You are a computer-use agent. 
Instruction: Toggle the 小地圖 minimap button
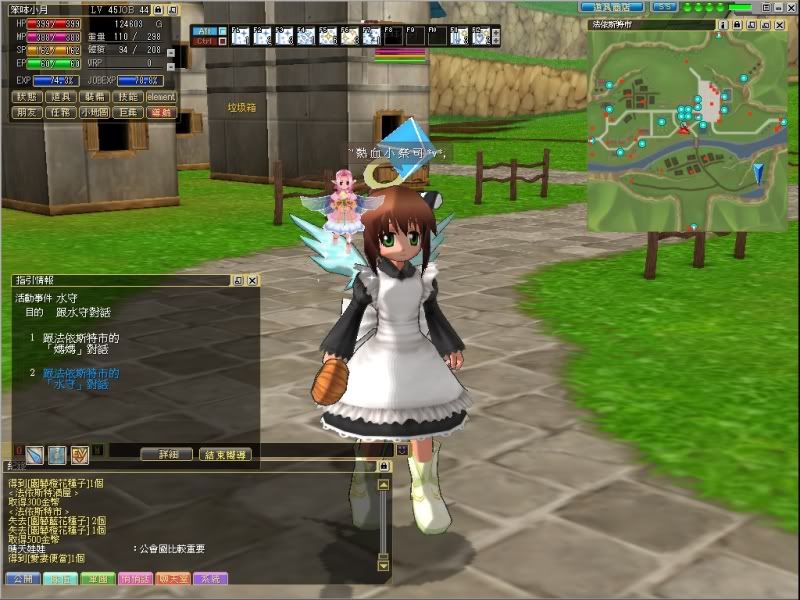tap(95, 113)
